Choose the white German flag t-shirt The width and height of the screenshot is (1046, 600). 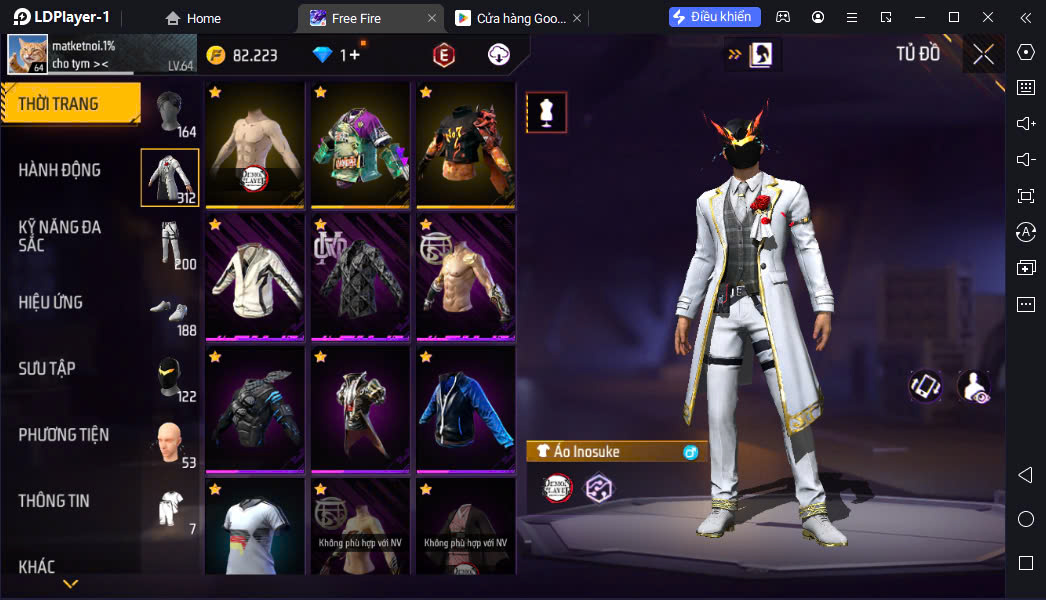click(x=255, y=528)
